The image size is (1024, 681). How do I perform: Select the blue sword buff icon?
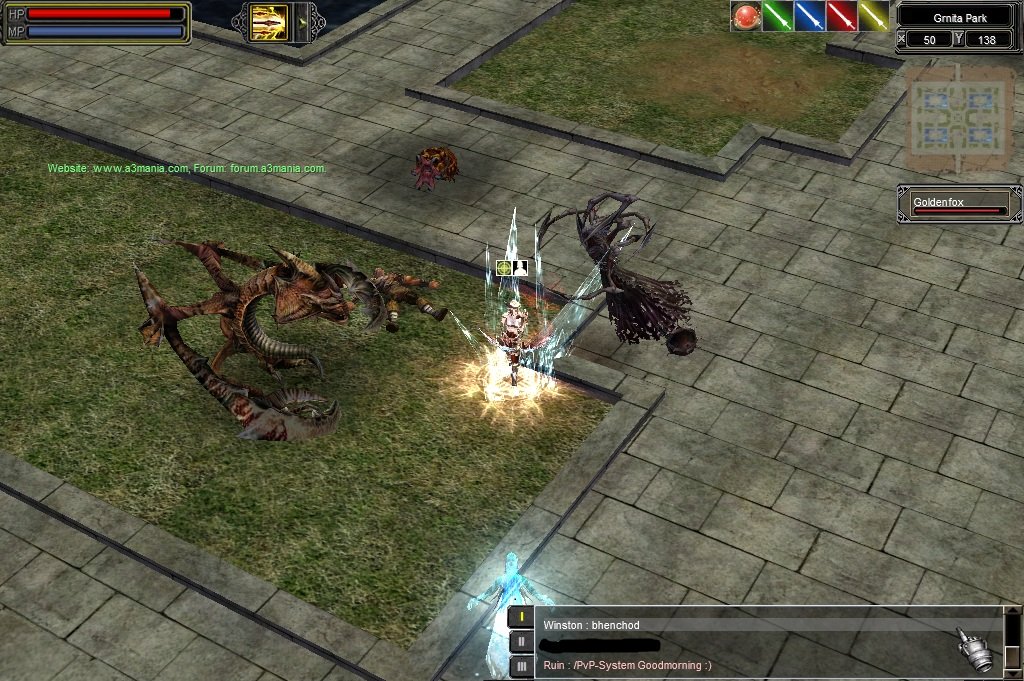[x=809, y=16]
